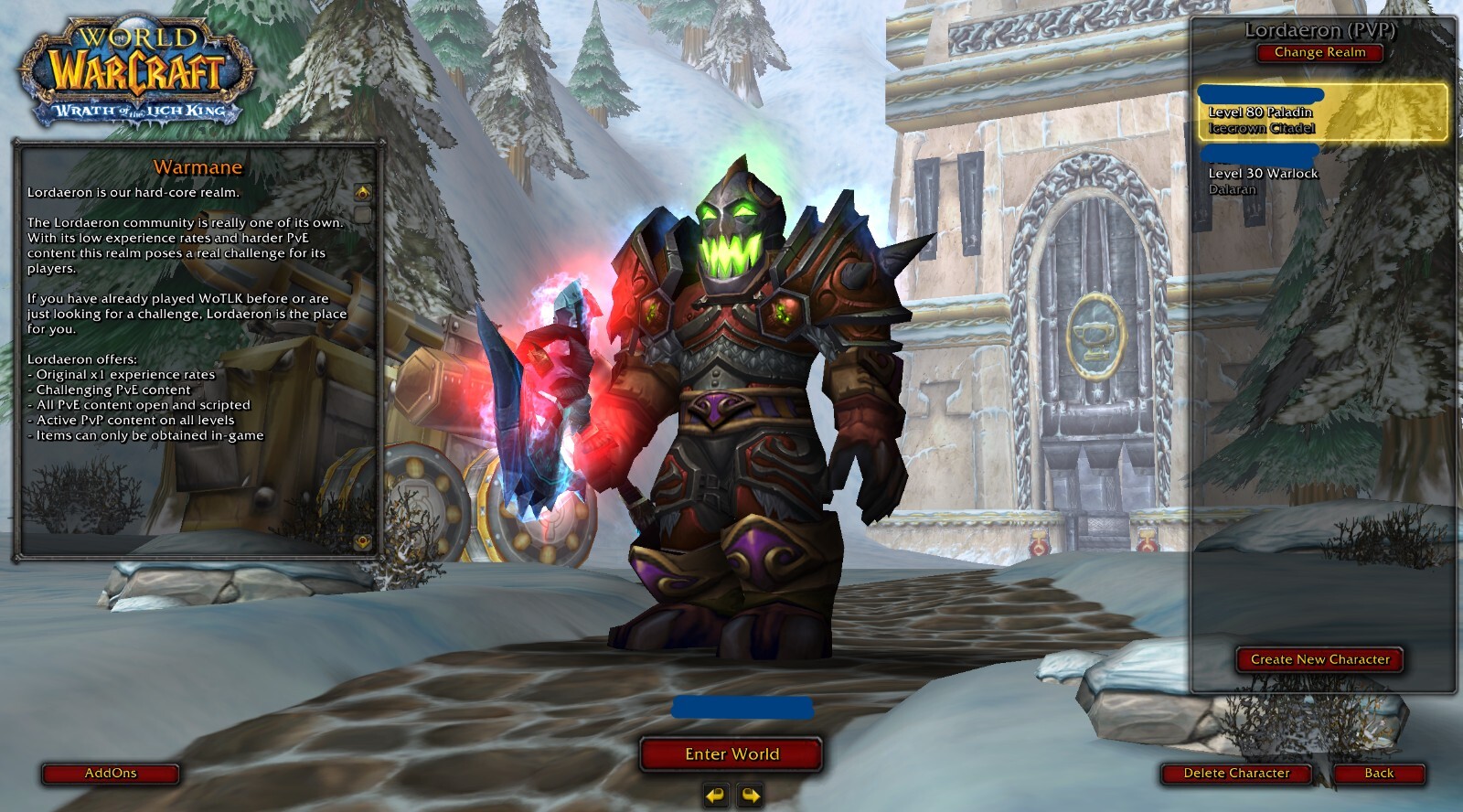Open the AddOns list
Image resolution: width=1463 pixels, height=812 pixels.
(110, 773)
